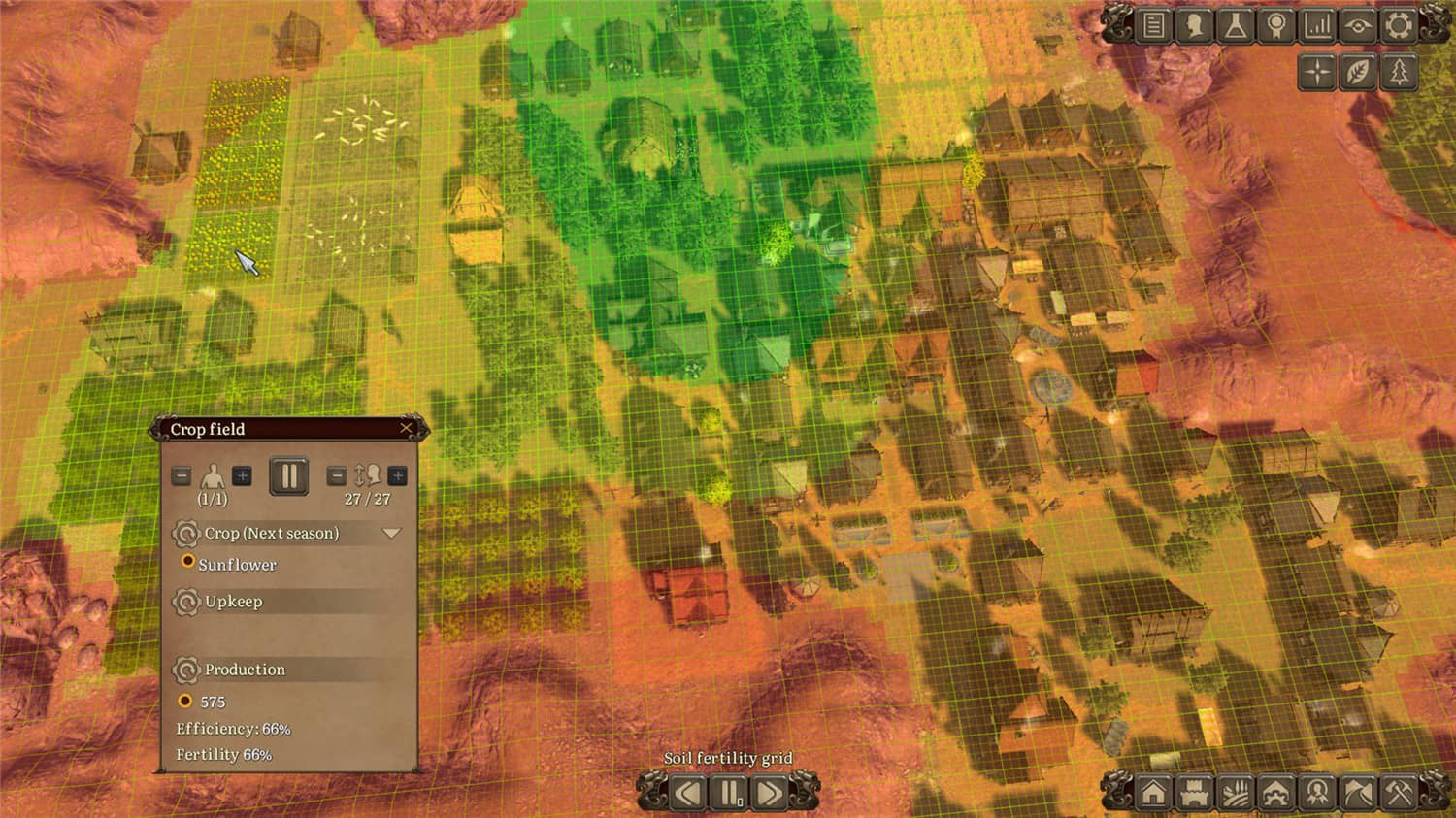1456x818 pixels.
Task: Expand the Crop (Next season) dropdown
Action: (392, 533)
